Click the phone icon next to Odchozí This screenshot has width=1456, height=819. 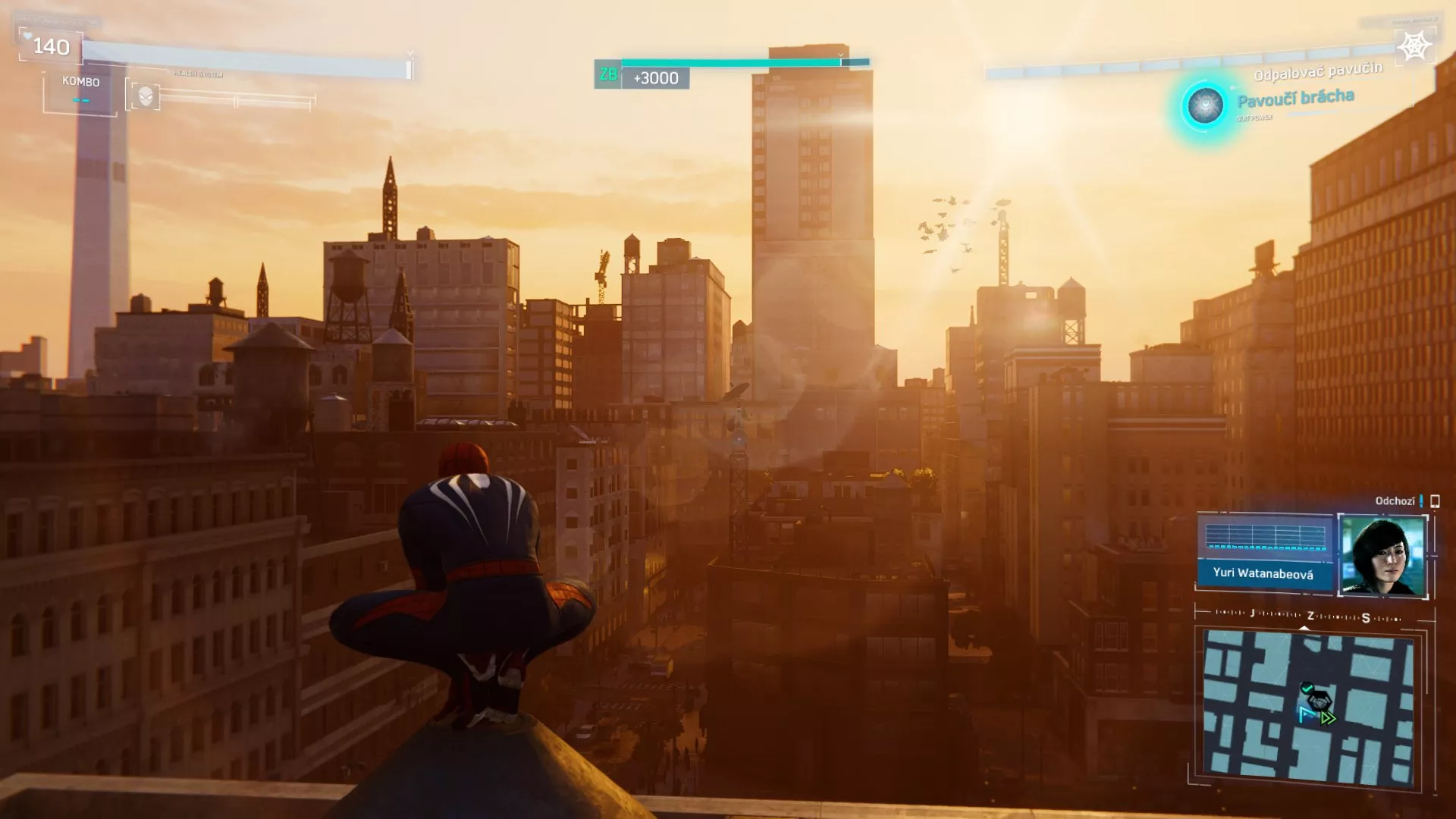1434,500
